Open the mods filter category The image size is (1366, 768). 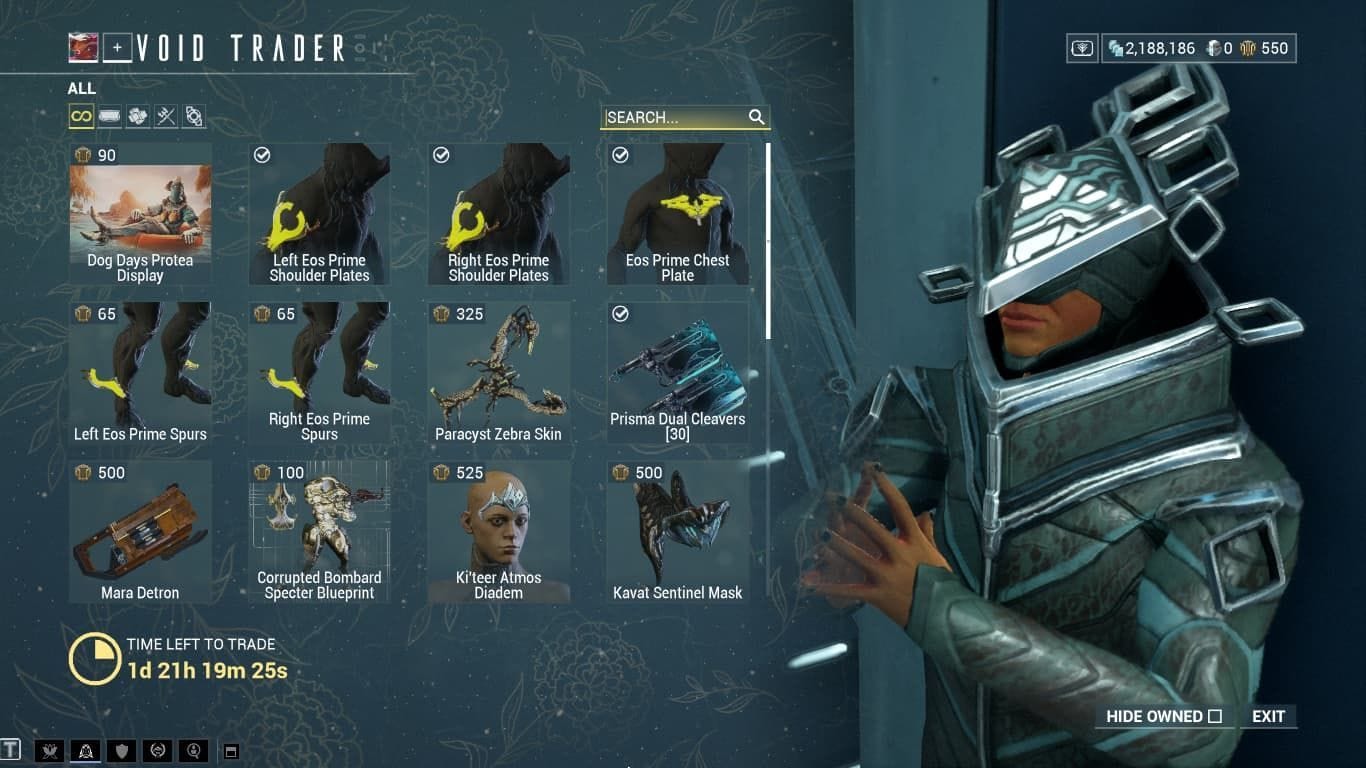109,116
